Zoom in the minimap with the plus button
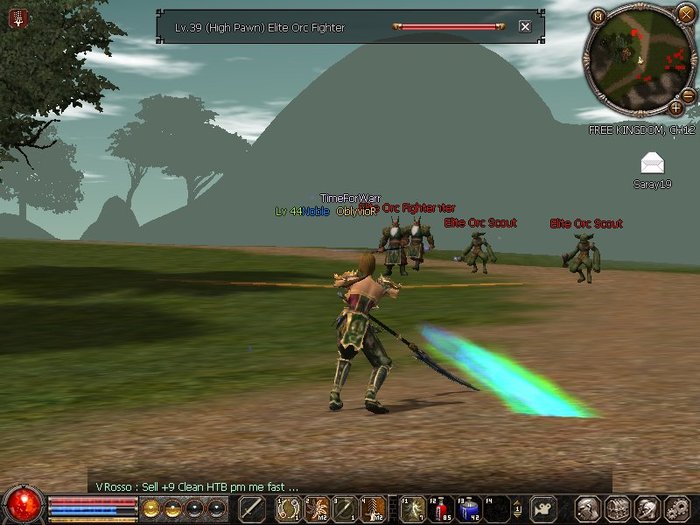The width and height of the screenshot is (700, 525). coord(676,106)
